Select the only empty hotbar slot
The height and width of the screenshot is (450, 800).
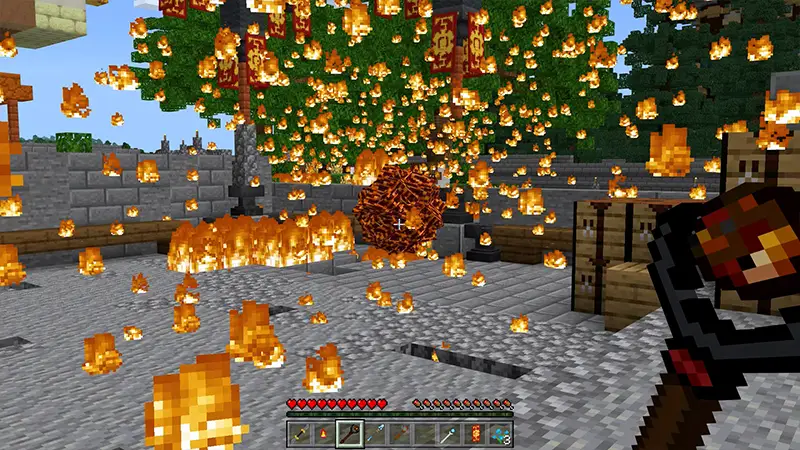[x=425, y=433]
